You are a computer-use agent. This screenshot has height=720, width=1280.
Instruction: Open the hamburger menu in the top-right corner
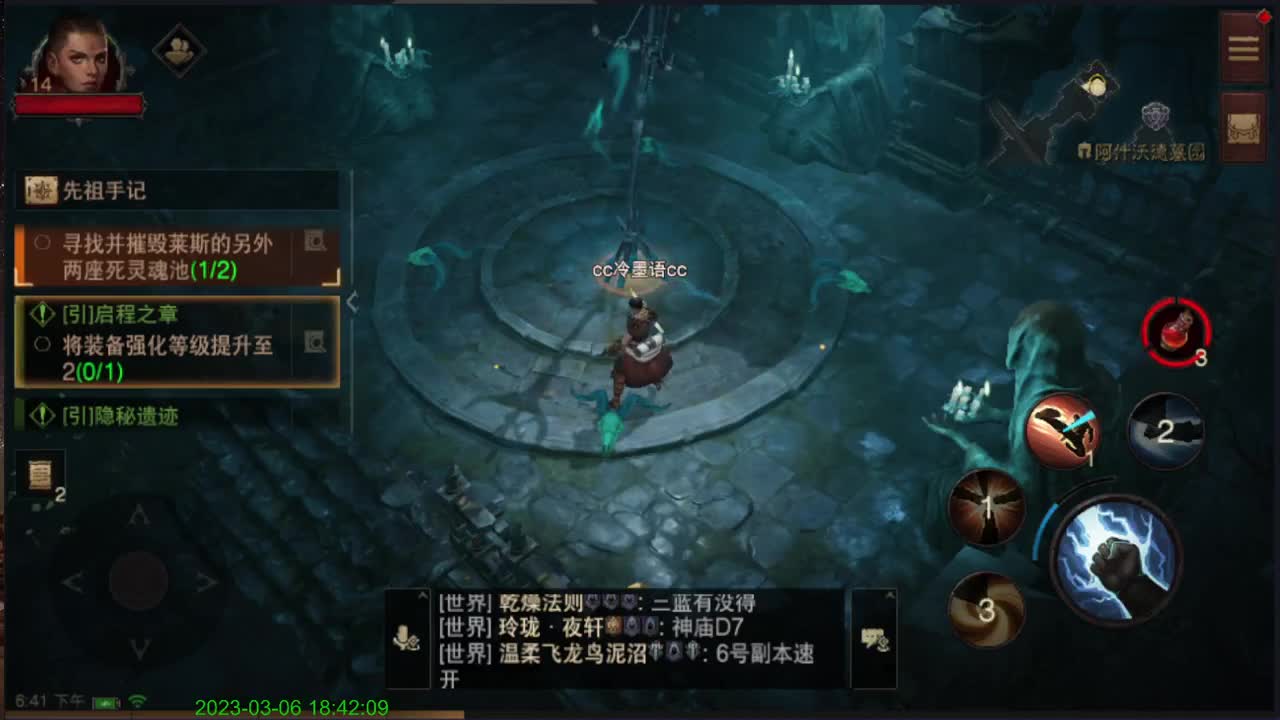tap(1243, 47)
